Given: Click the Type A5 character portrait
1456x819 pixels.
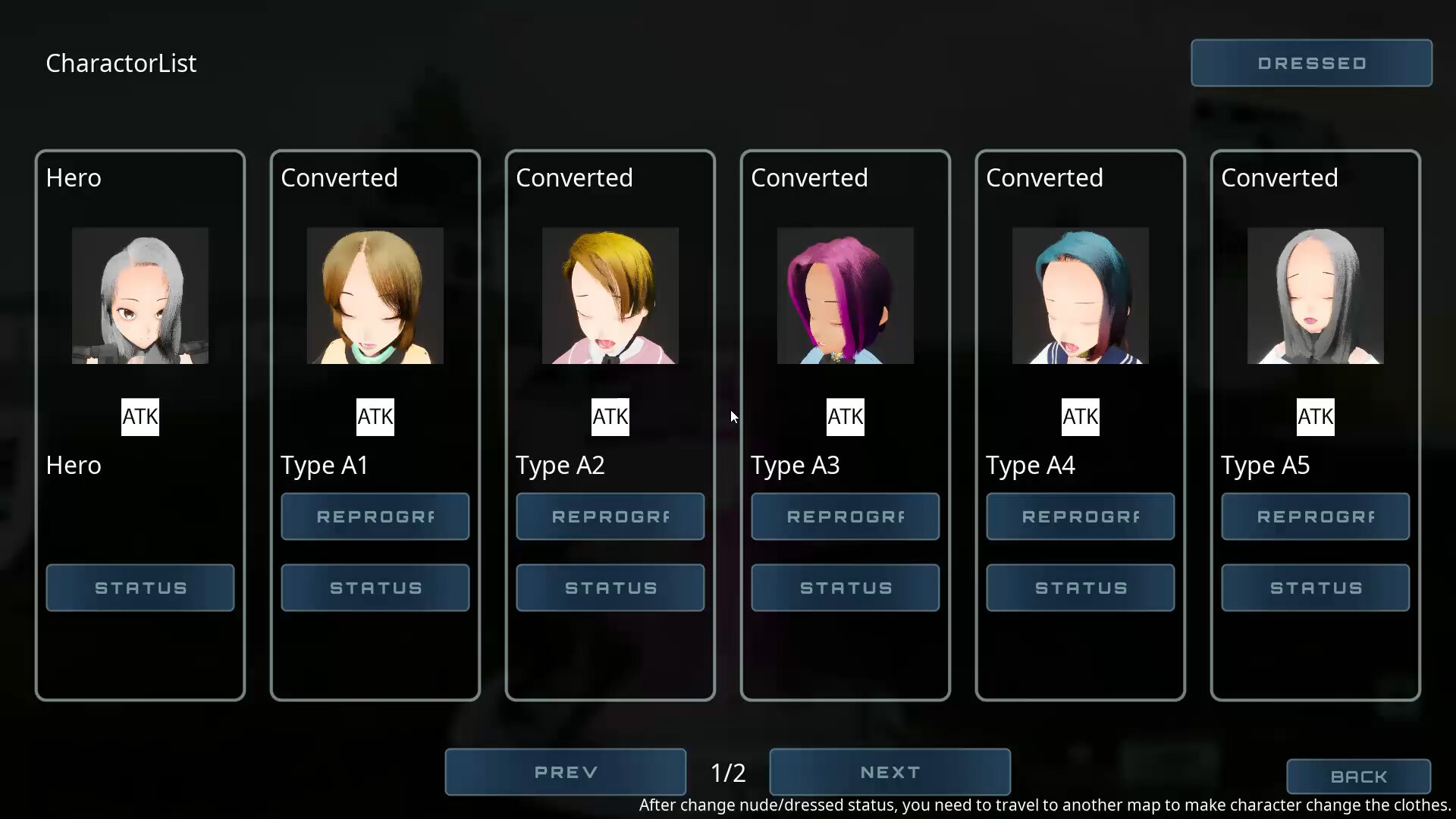Looking at the screenshot, I should pos(1315,296).
